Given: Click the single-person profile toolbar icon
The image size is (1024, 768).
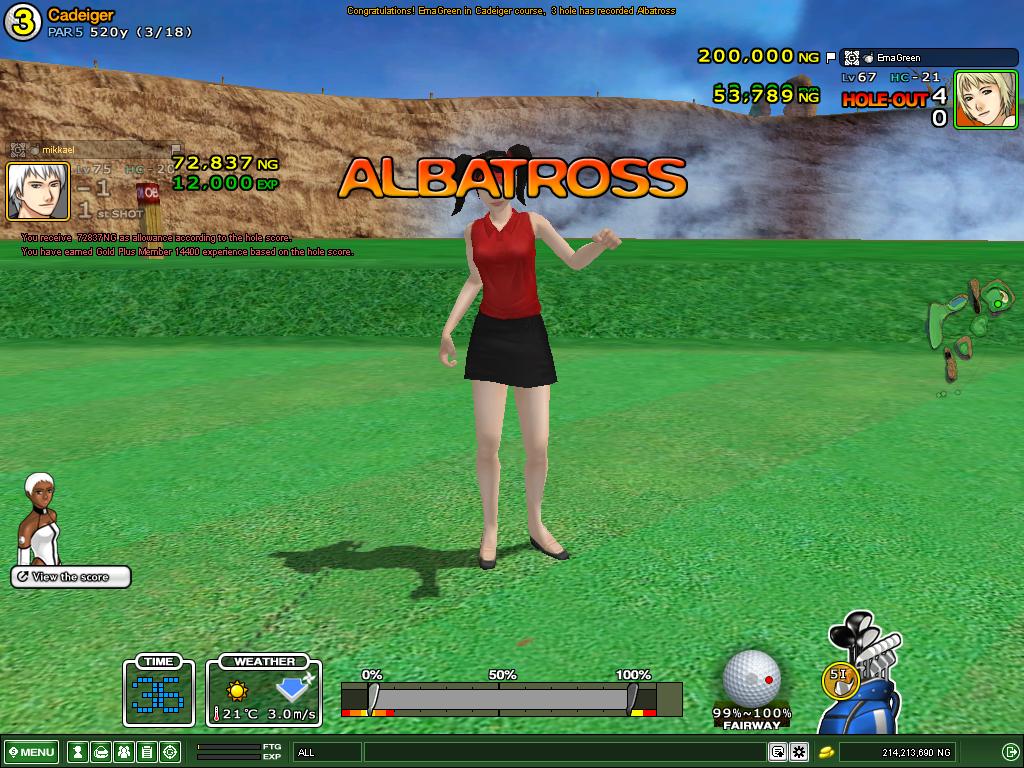Looking at the screenshot, I should 76,752.
